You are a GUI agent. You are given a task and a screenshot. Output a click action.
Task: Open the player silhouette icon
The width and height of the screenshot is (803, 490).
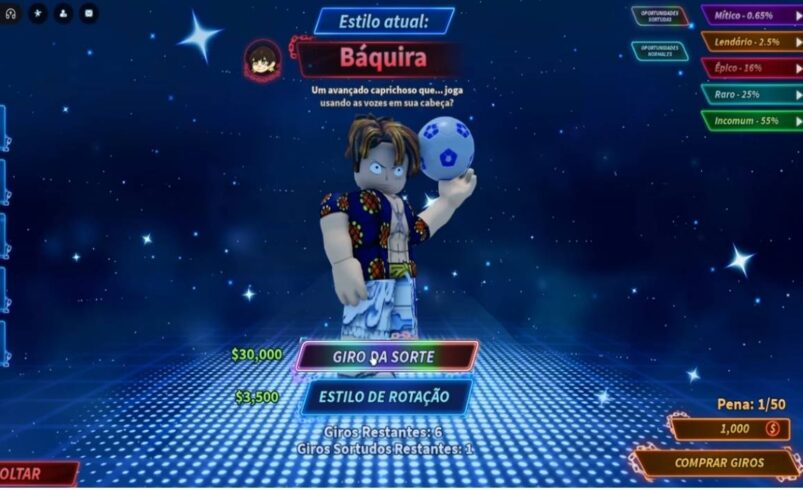63,14
